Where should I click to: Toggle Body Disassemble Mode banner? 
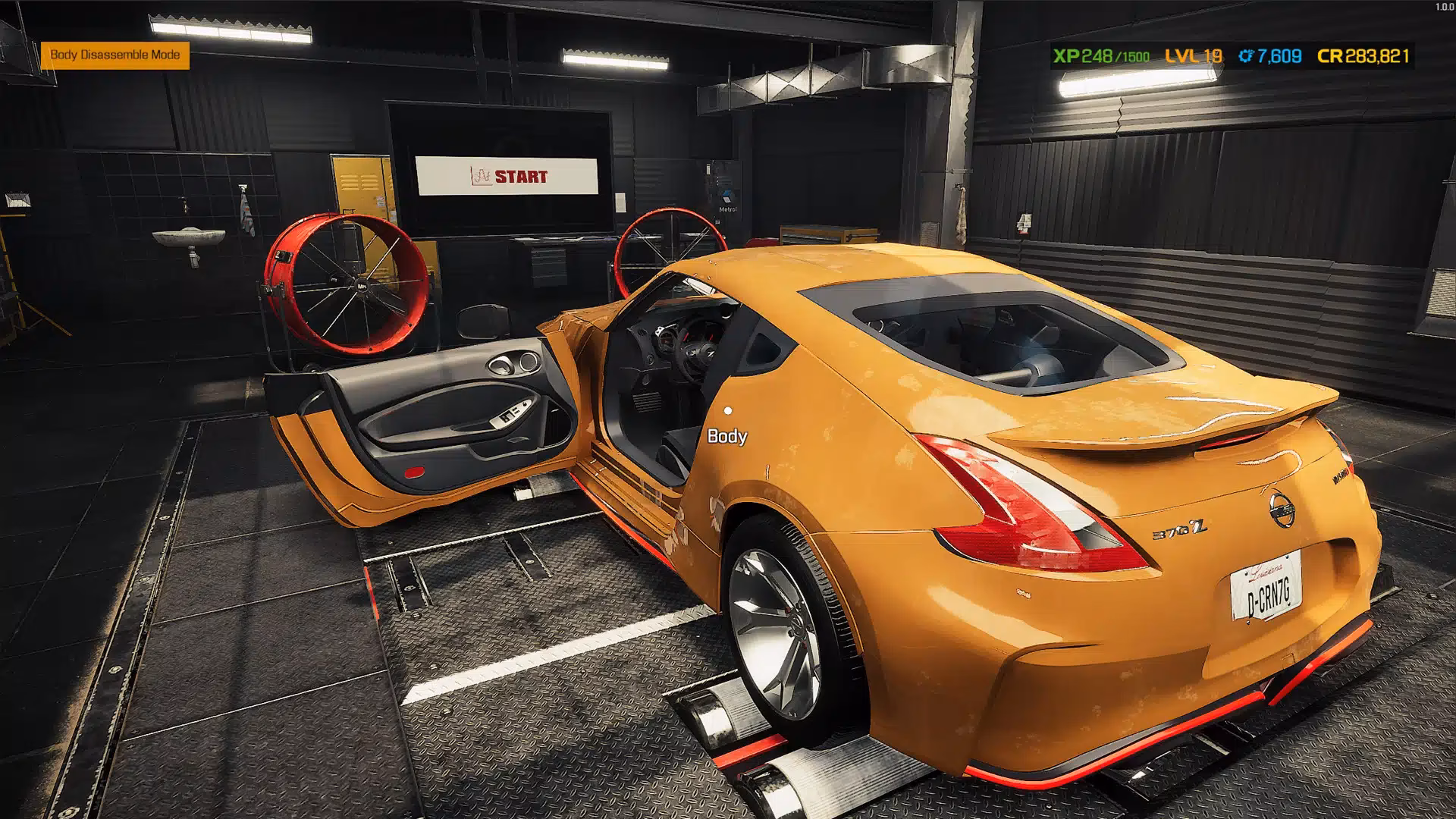pyautogui.click(x=115, y=55)
